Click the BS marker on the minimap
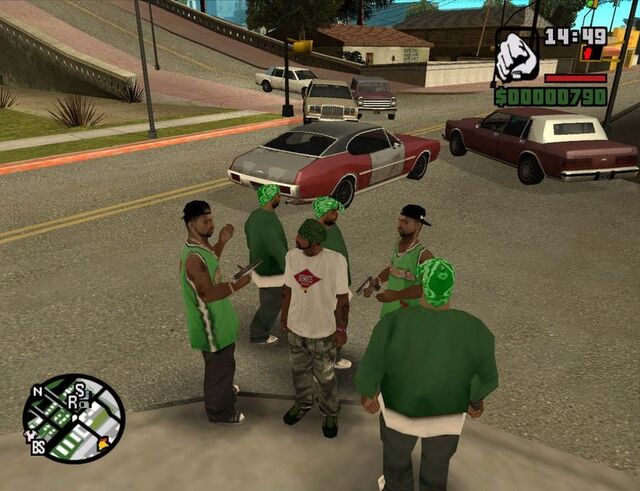This screenshot has width=640, height=491. tap(38, 447)
